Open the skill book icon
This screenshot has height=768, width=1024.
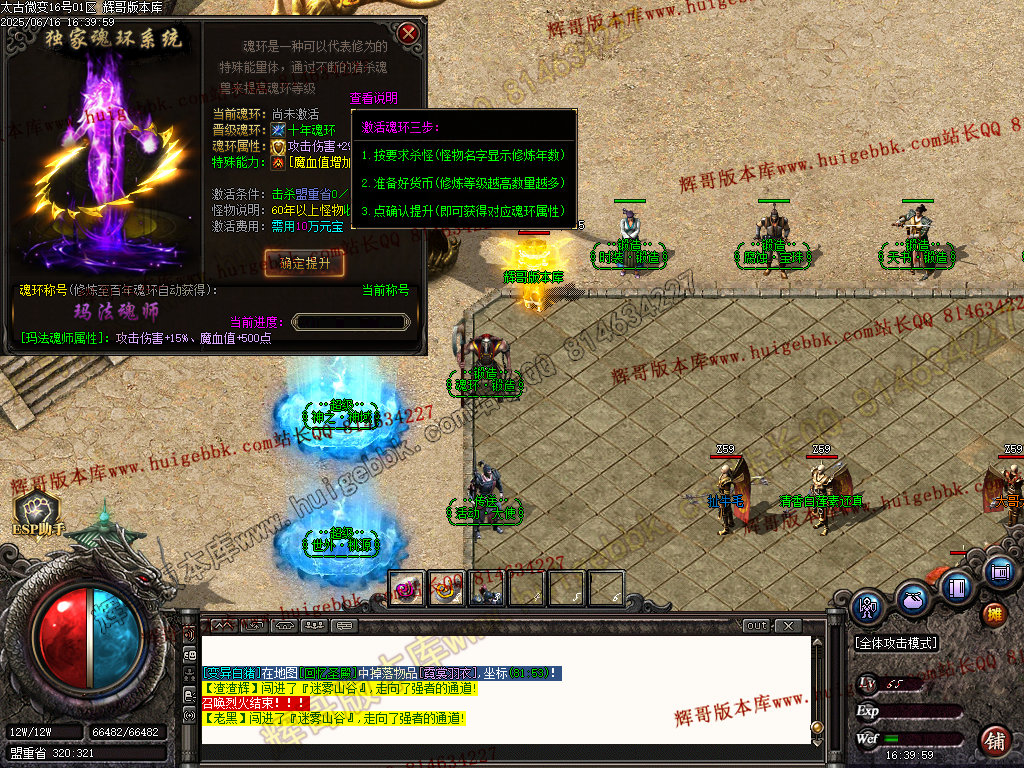tap(957, 586)
